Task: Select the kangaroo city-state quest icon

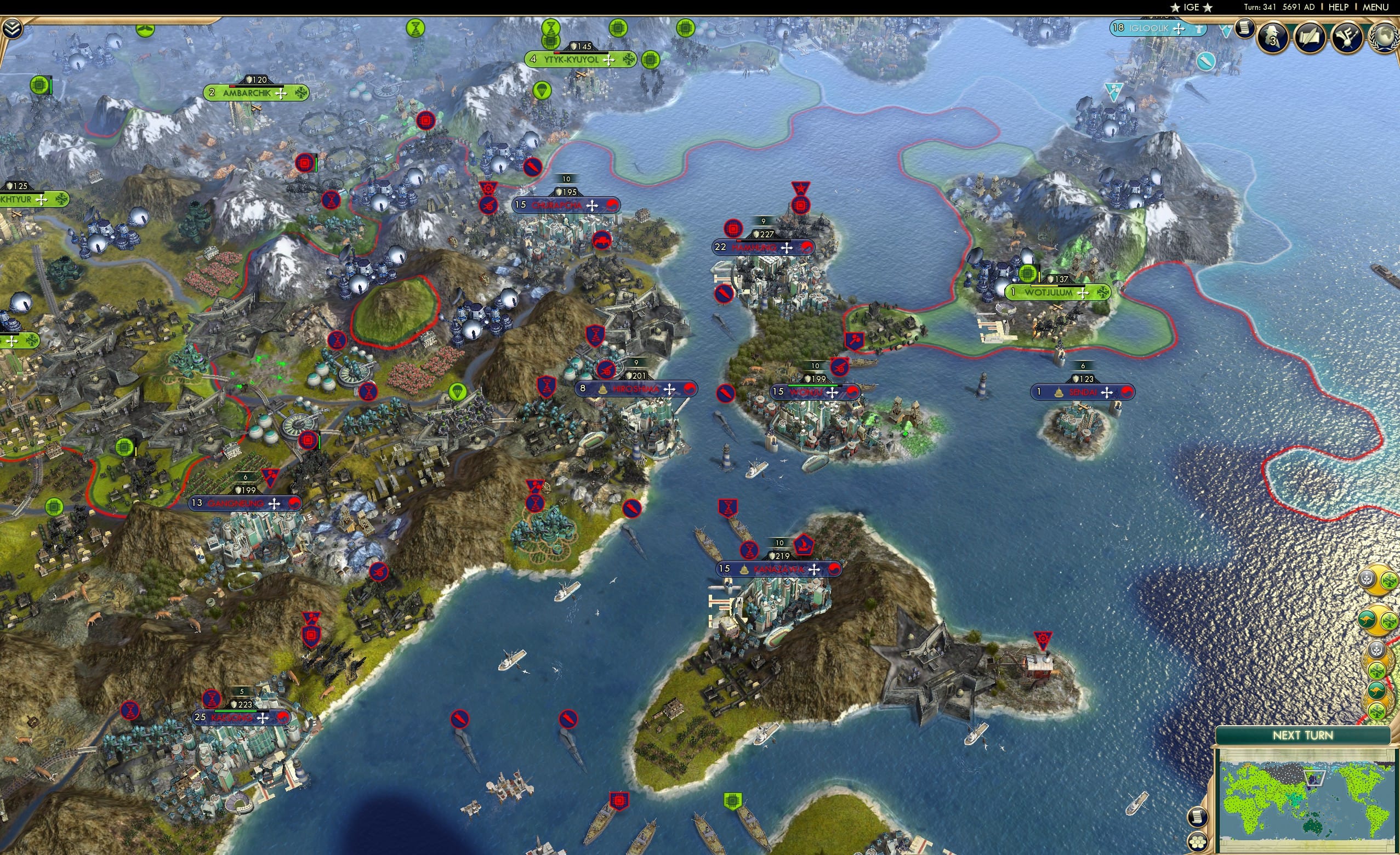Action: tap(1367, 620)
